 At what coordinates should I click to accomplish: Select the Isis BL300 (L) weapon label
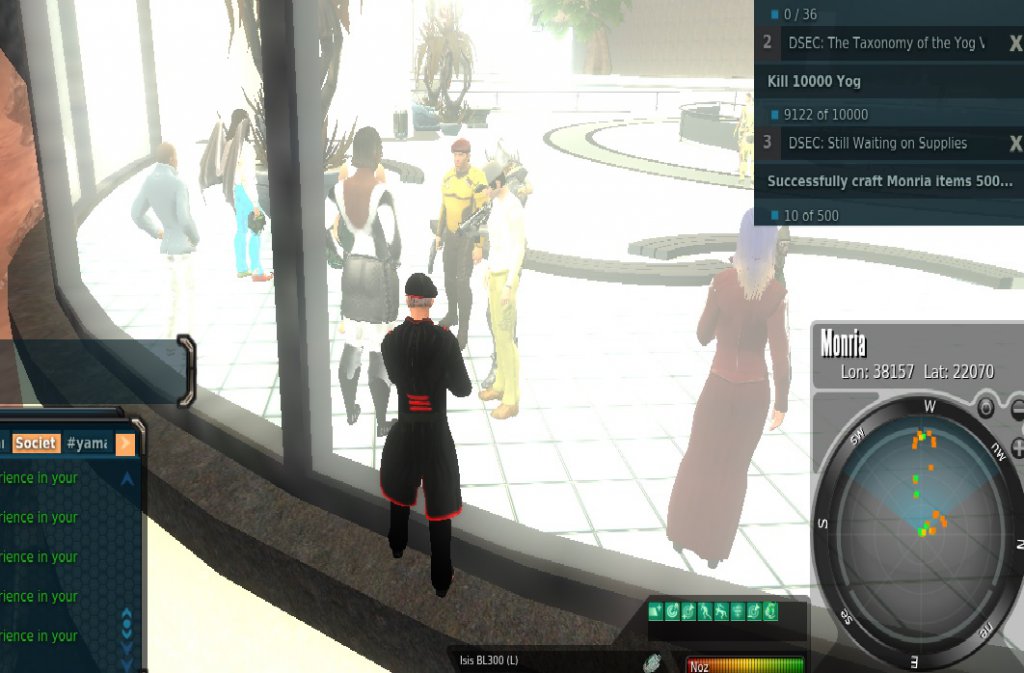pyautogui.click(x=489, y=661)
